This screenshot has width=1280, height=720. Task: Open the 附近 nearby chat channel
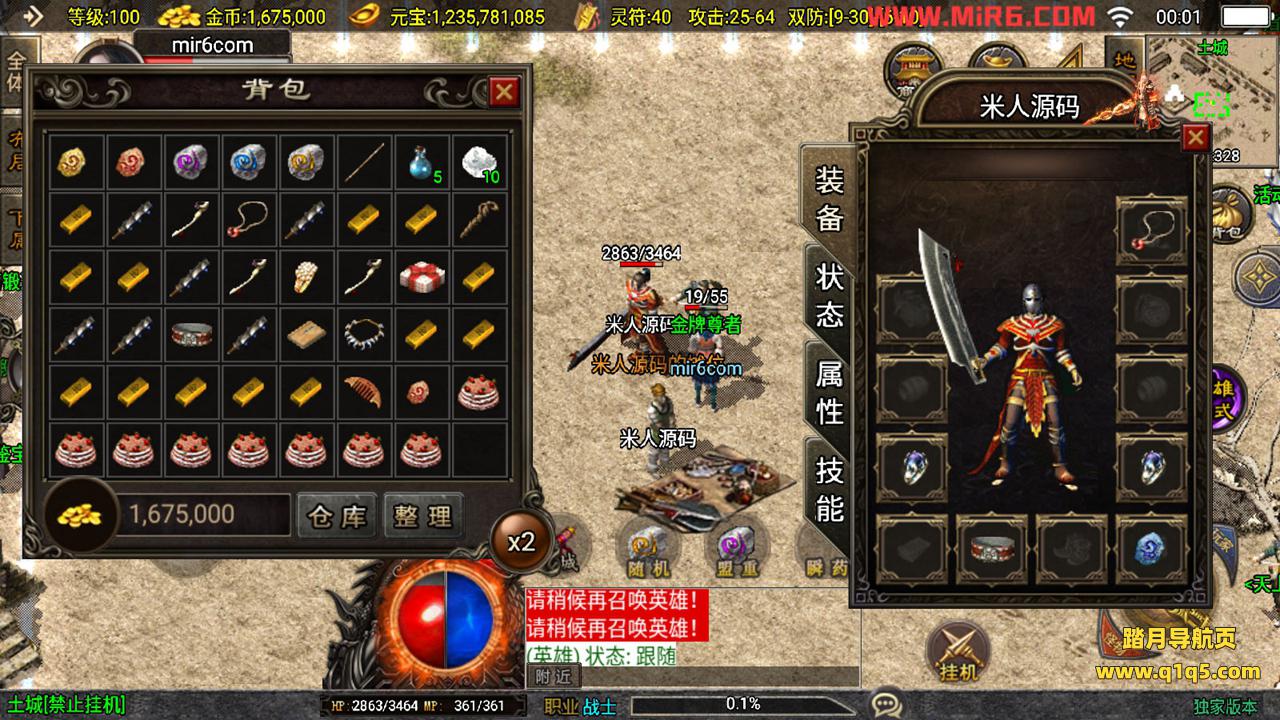[552, 676]
